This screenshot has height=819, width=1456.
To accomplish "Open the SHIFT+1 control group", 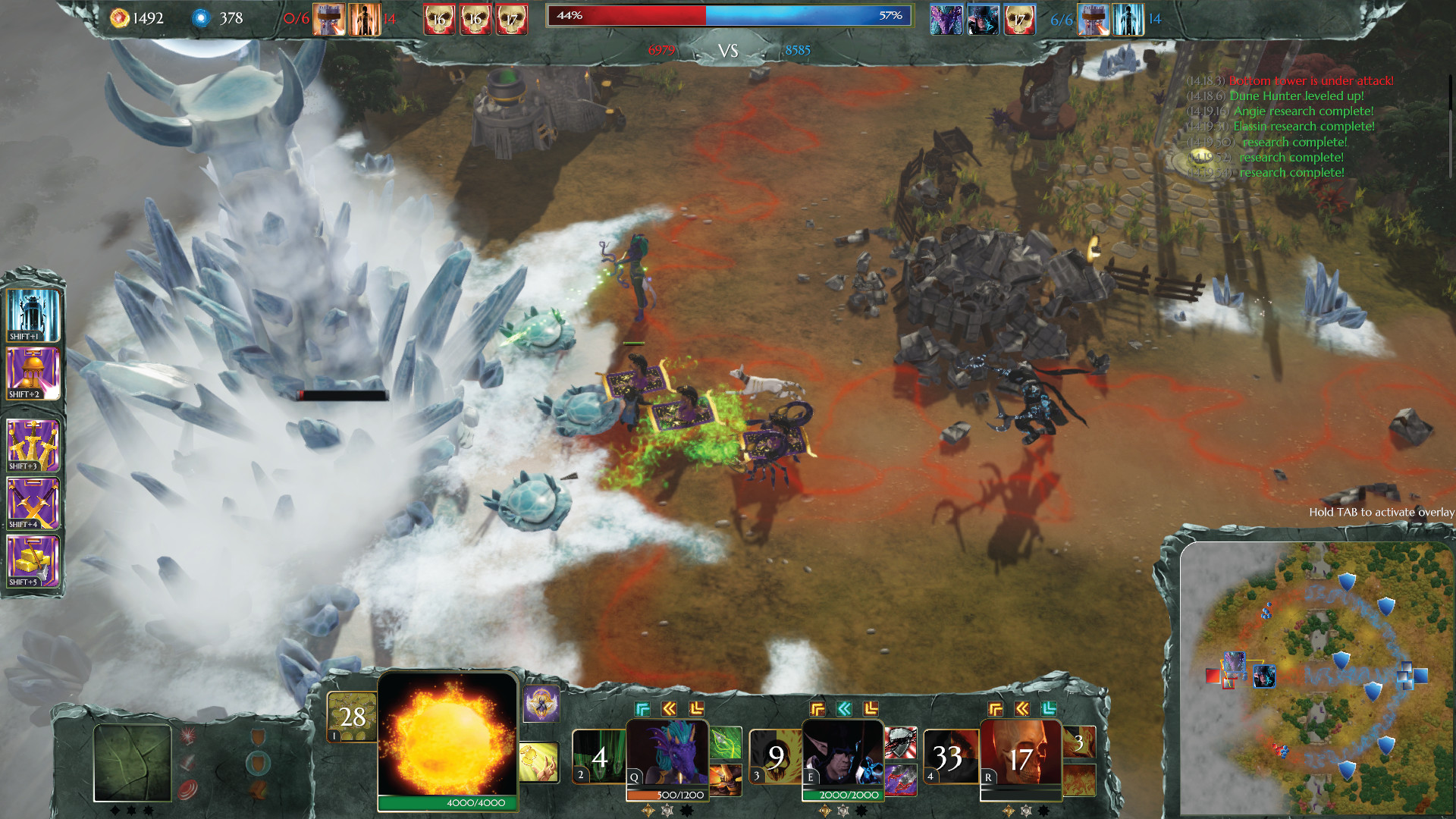I will pyautogui.click(x=33, y=315).
